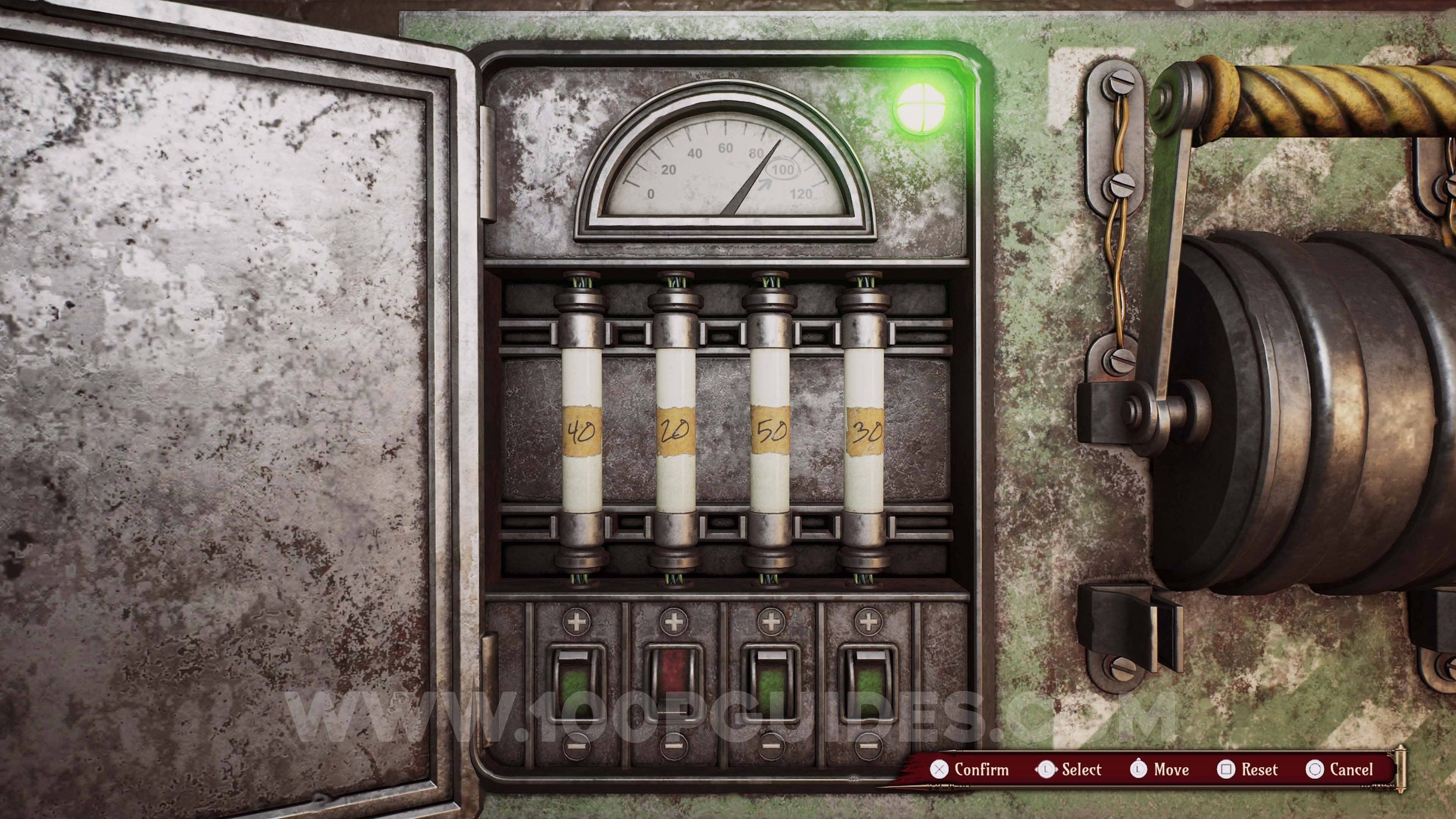This screenshot has width=1456, height=819.
Task: Toggle the red switch below the 20 fuse
Action: [674, 683]
